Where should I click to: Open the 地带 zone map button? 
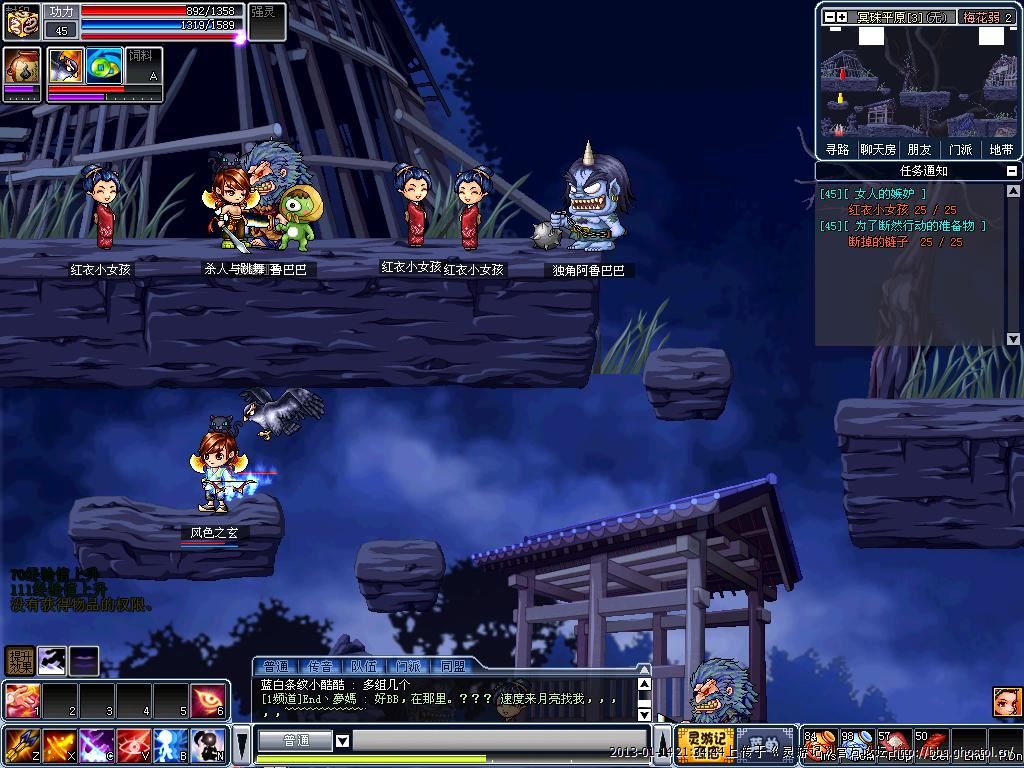(x=1000, y=149)
